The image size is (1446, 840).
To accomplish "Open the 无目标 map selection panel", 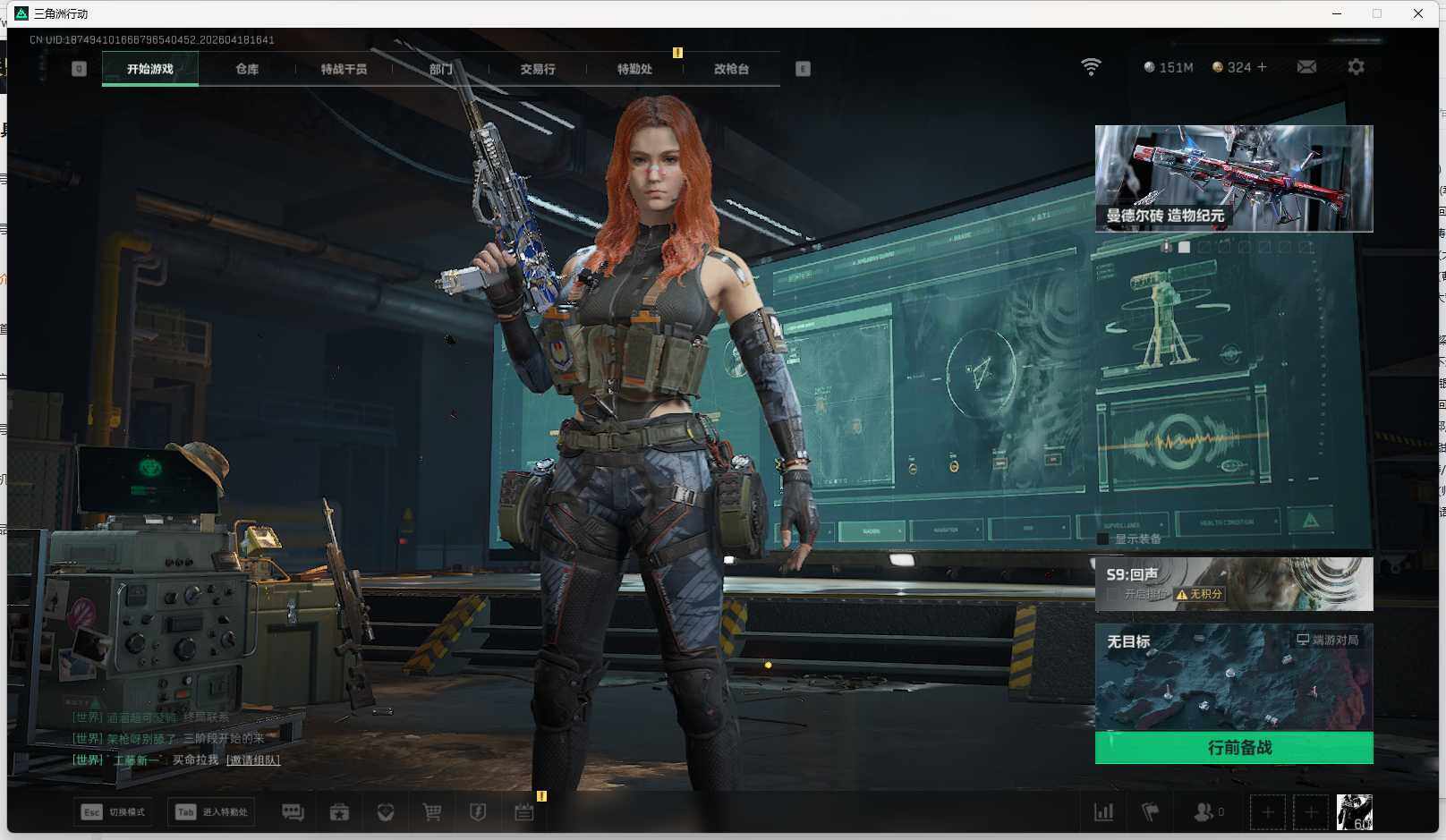I will pos(1233,677).
